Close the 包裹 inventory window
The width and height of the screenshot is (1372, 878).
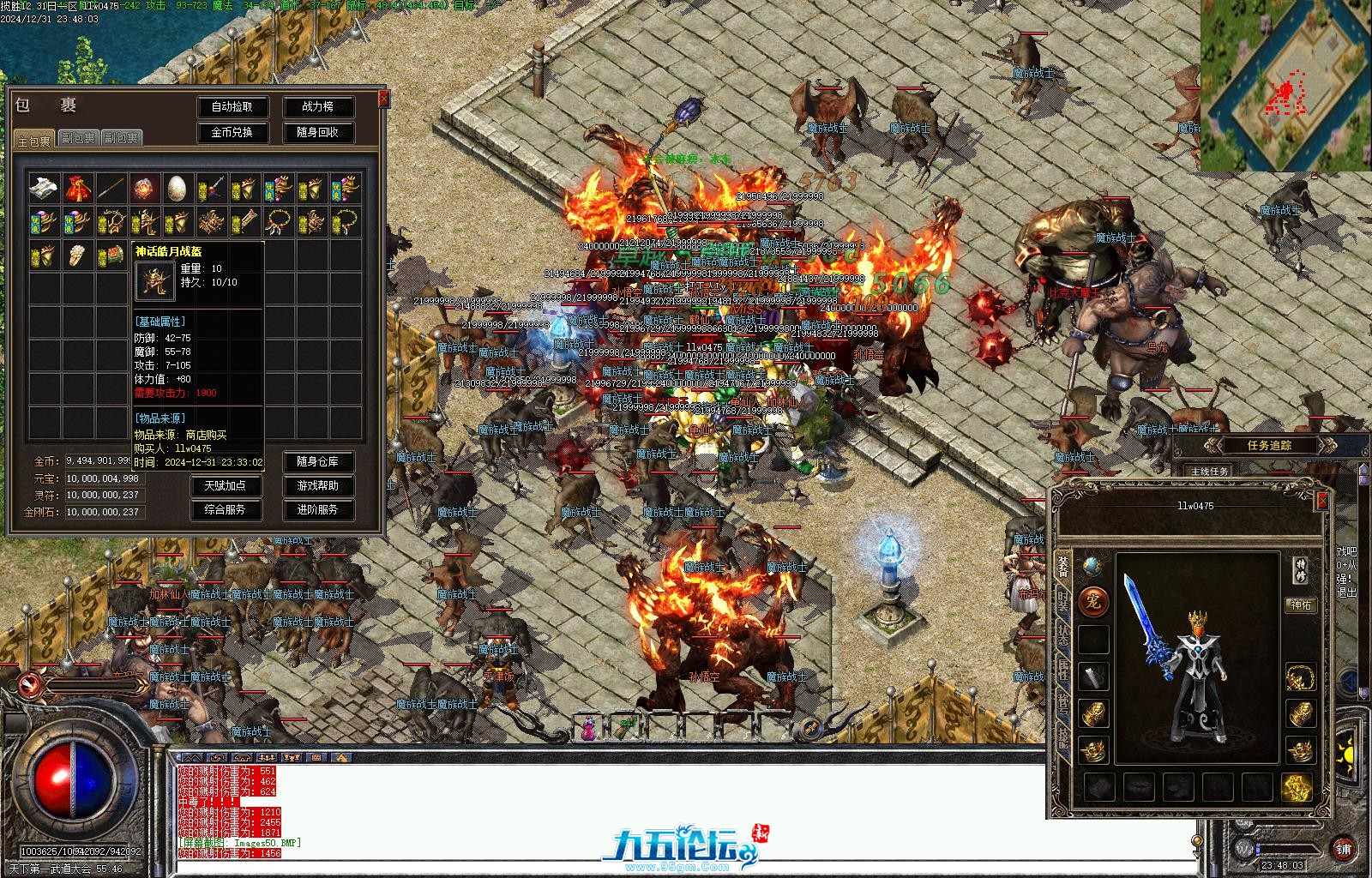point(383,99)
